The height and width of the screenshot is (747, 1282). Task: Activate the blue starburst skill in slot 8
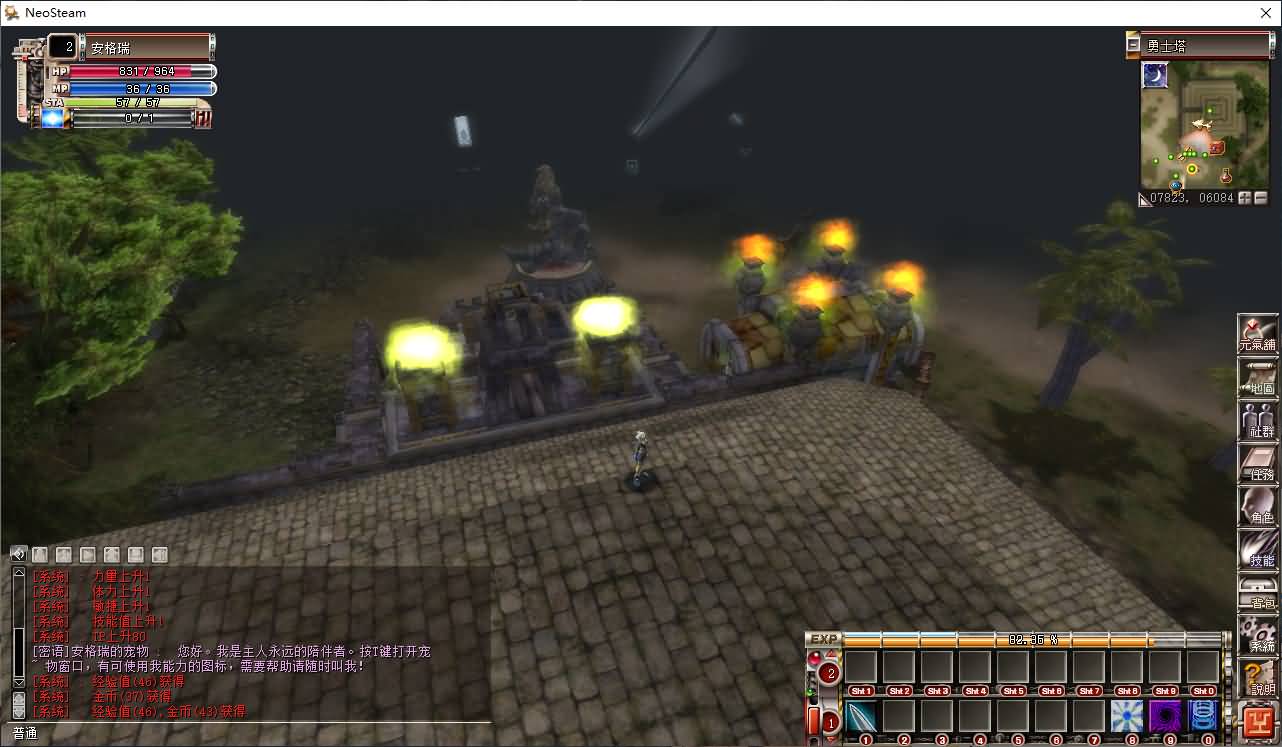click(x=1127, y=716)
